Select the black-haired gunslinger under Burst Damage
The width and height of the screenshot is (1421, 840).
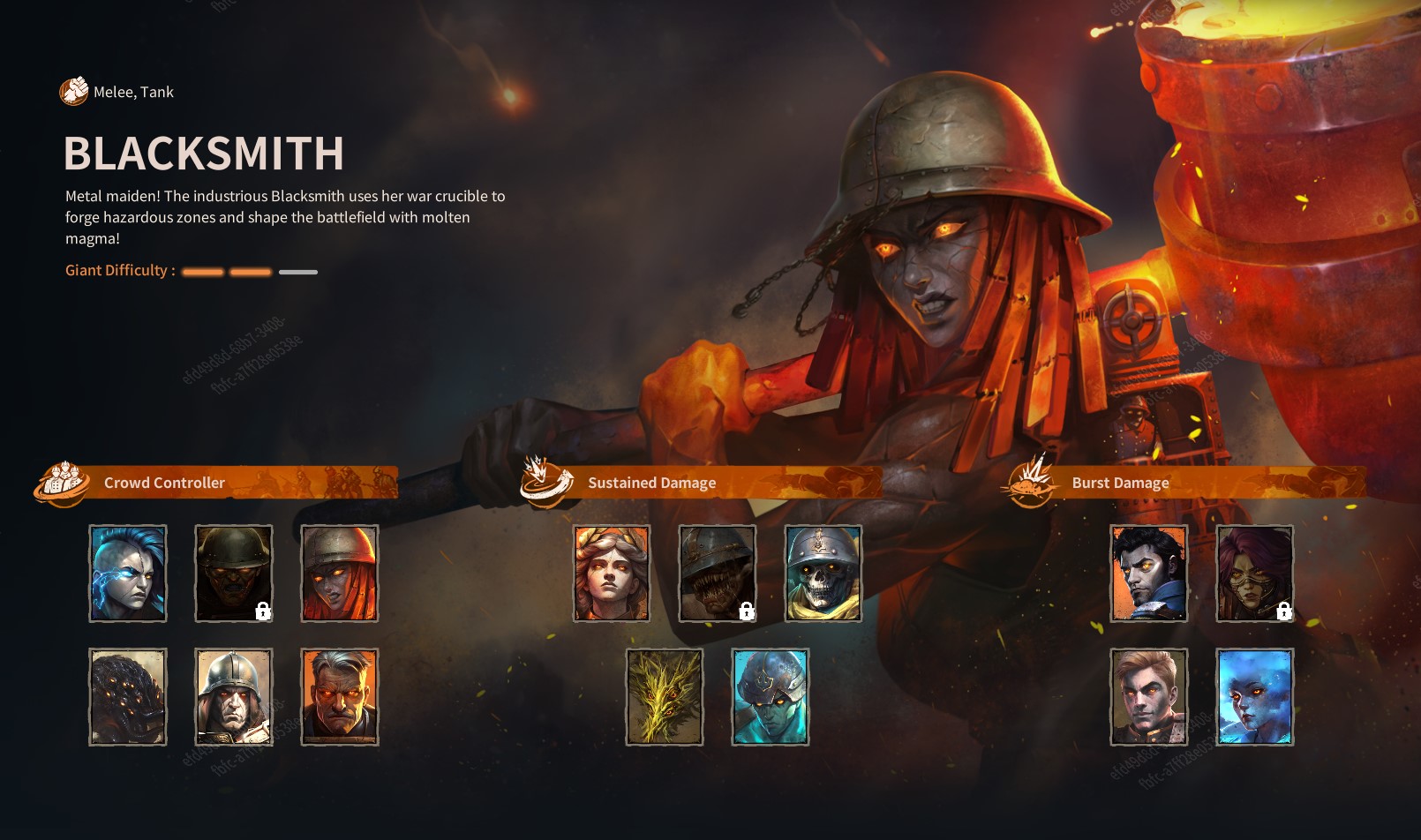point(1148,573)
